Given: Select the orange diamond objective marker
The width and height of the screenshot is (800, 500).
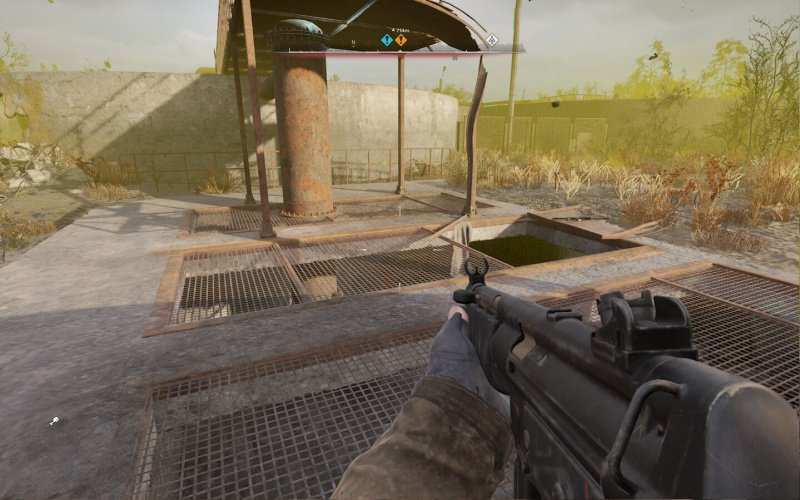Looking at the screenshot, I should tap(401, 40).
